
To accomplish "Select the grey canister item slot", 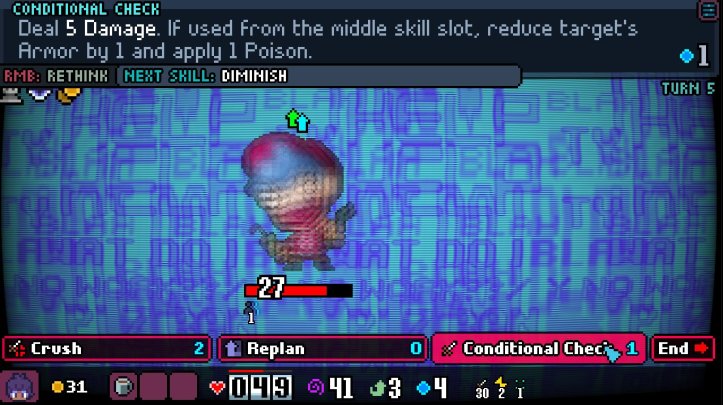I will (121, 386).
